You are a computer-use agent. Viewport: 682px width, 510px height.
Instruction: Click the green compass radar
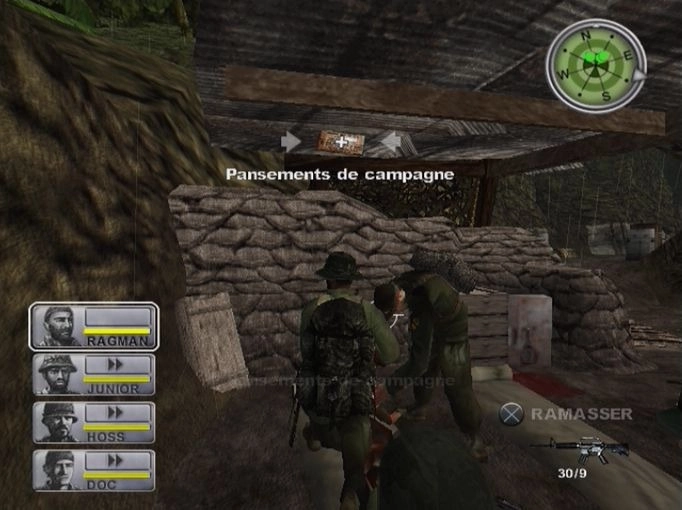(x=594, y=67)
